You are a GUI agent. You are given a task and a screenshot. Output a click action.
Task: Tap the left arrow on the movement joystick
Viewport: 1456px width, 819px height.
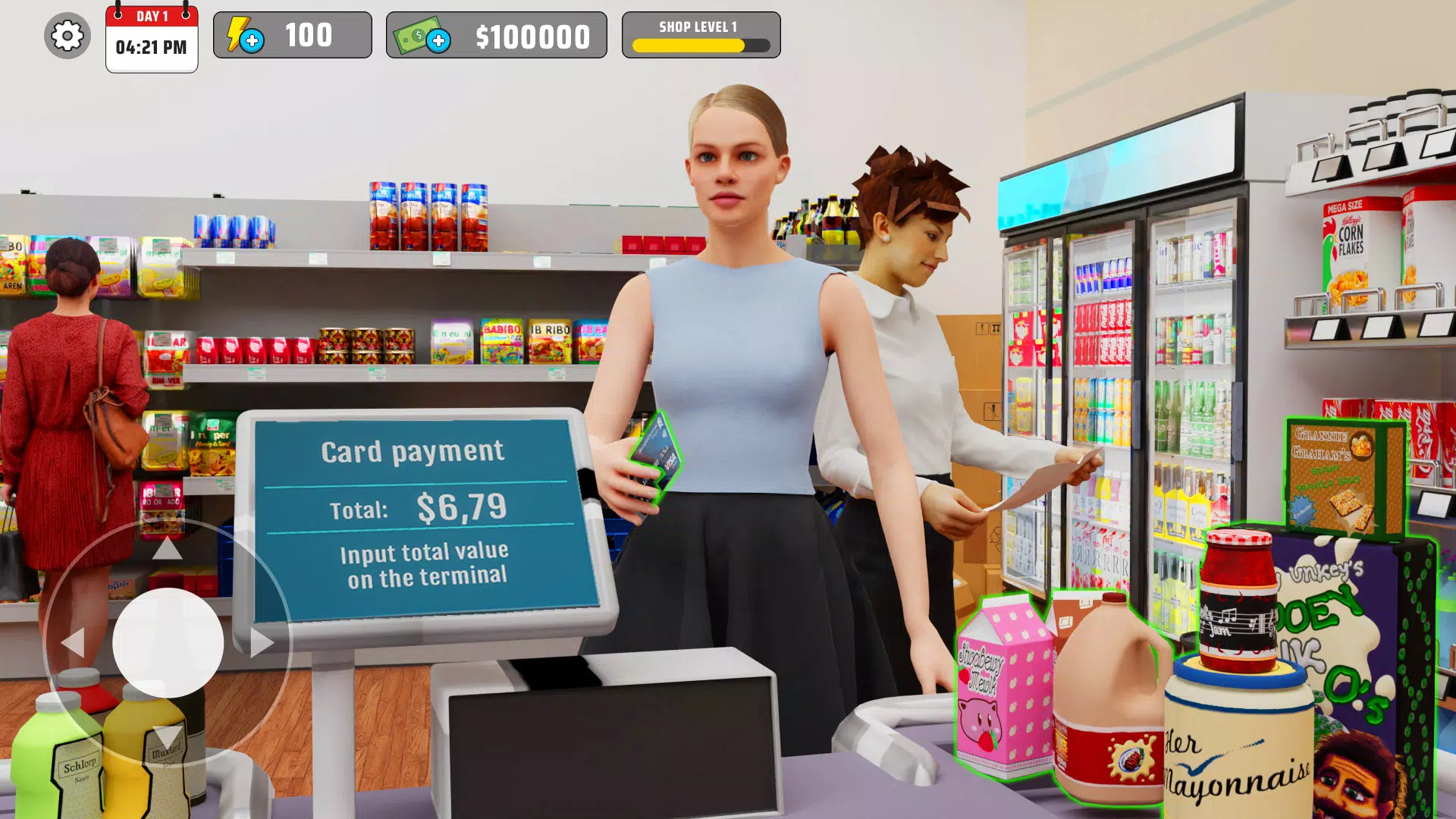[x=73, y=641]
